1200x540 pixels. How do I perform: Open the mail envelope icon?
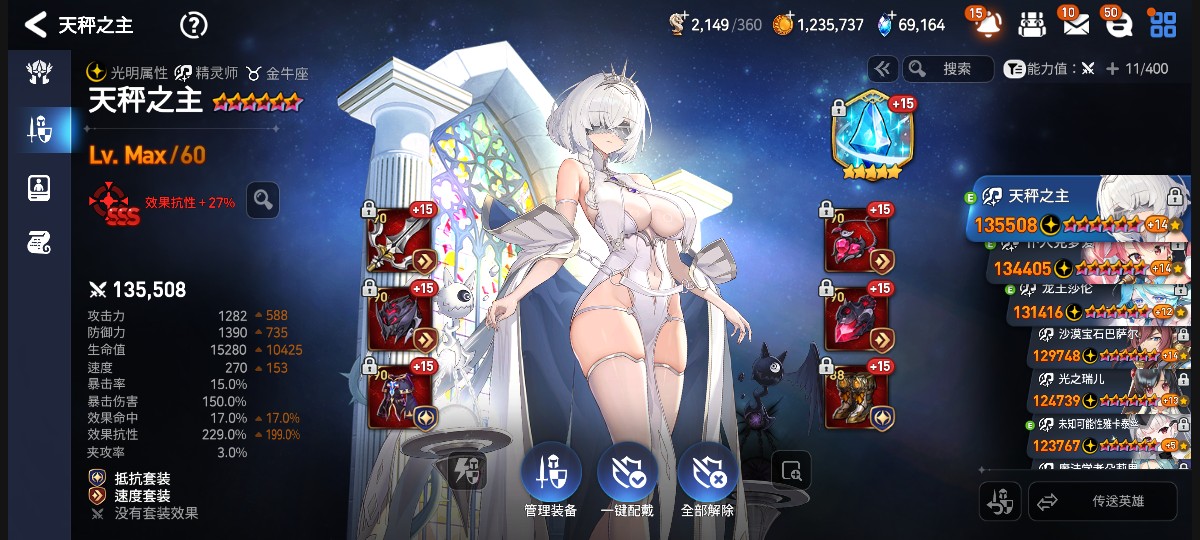tap(1075, 25)
